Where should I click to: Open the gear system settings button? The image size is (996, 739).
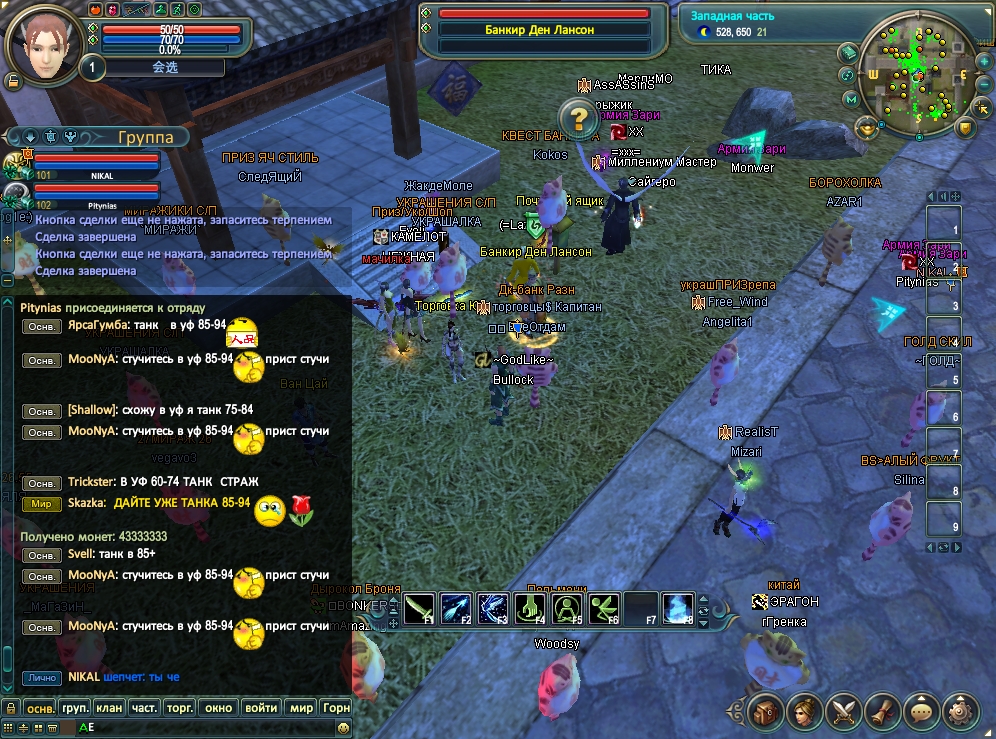tap(962, 711)
